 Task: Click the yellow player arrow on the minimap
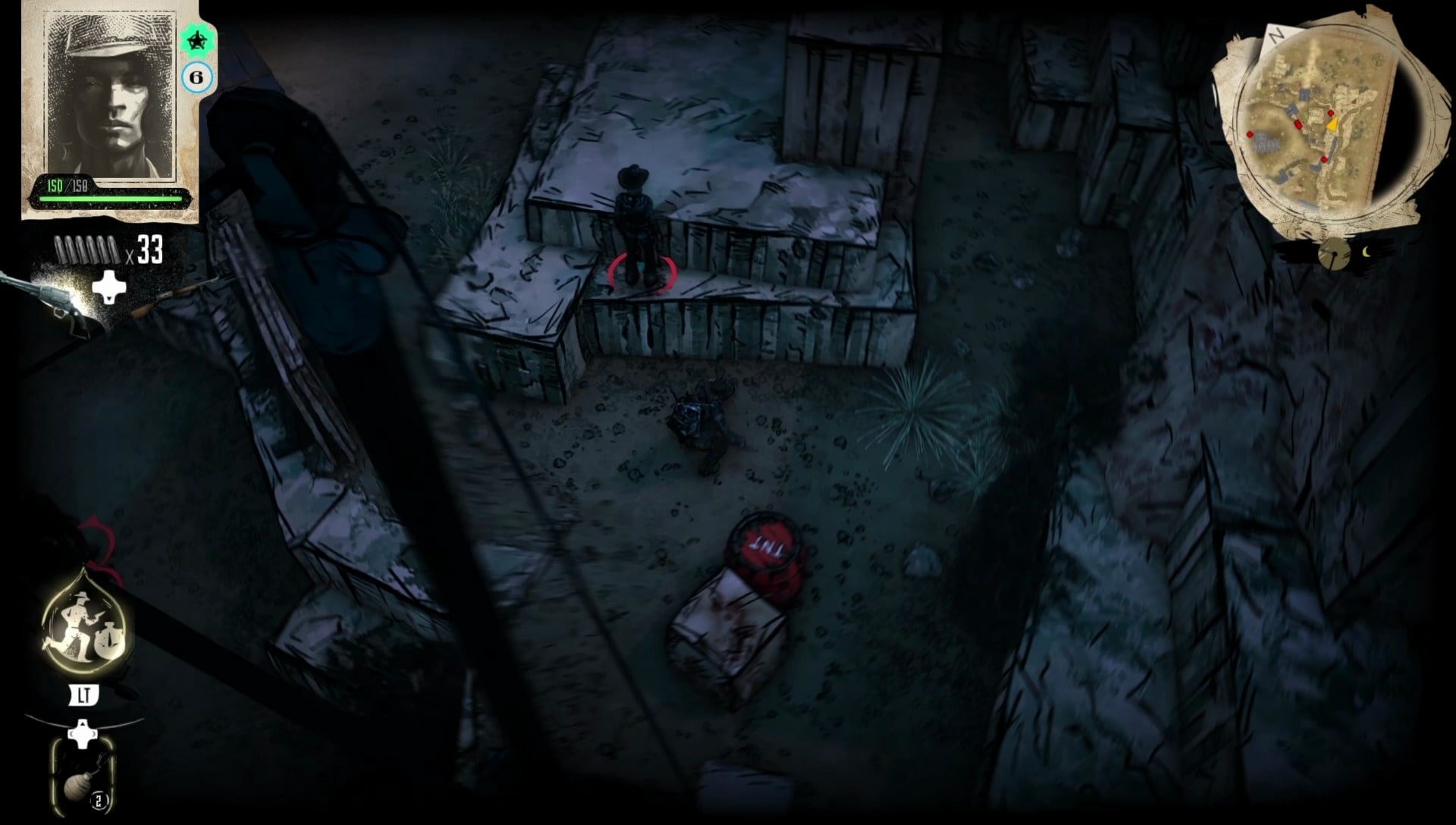[1332, 124]
